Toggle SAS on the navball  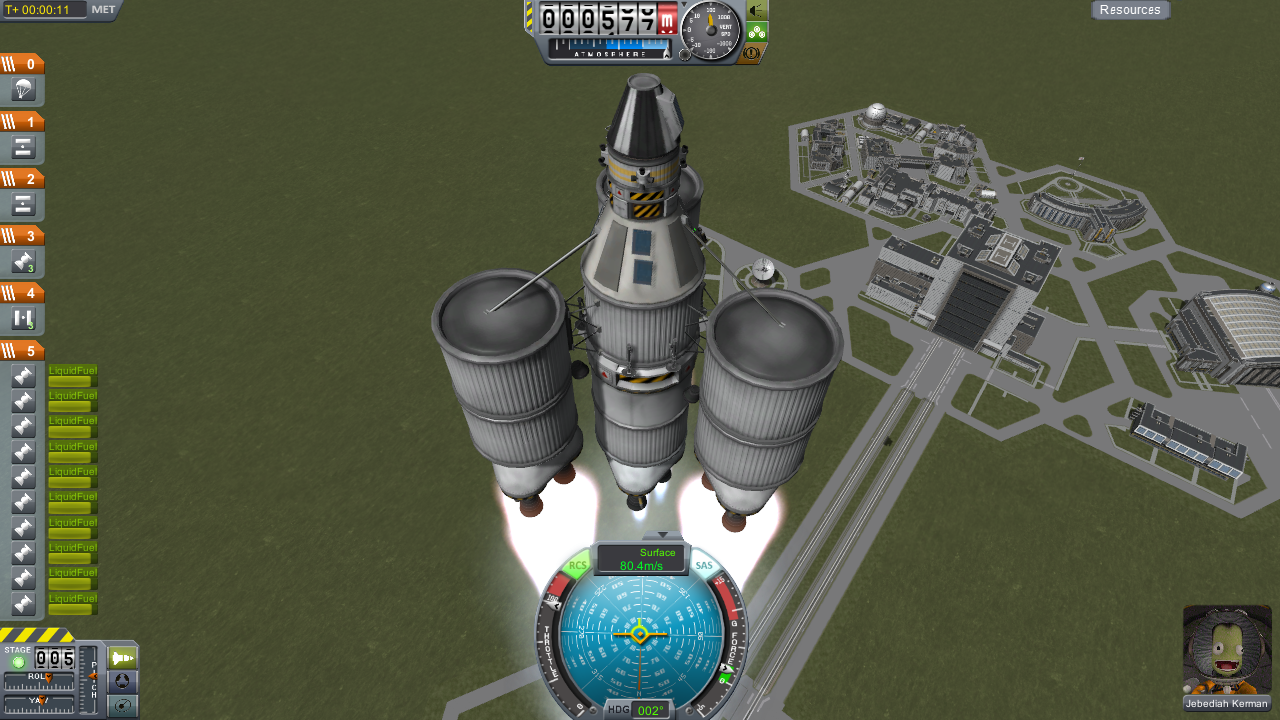pos(704,567)
